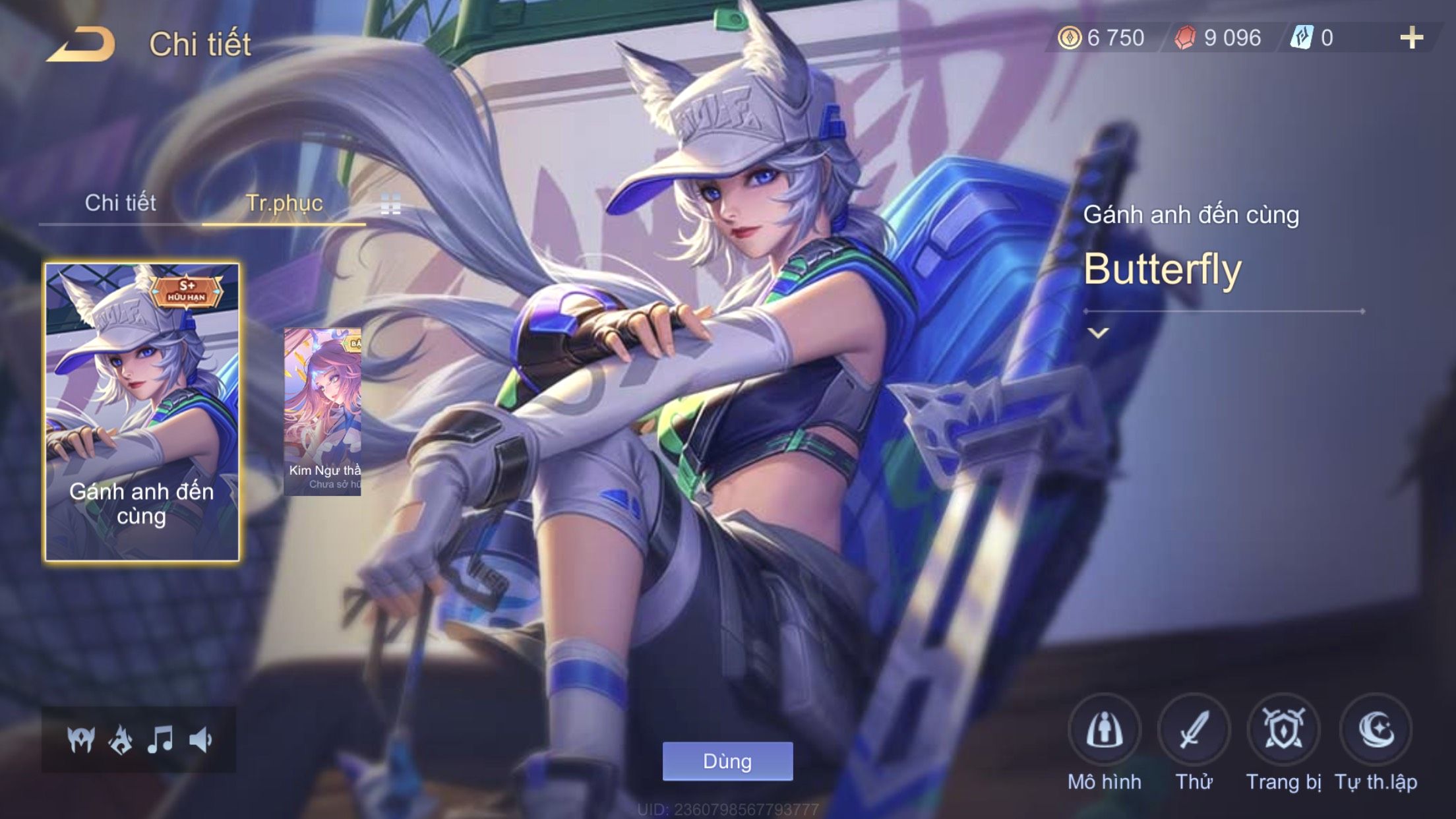This screenshot has height=819, width=1456.
Task: Toggle the music note option
Action: pyautogui.click(x=160, y=740)
